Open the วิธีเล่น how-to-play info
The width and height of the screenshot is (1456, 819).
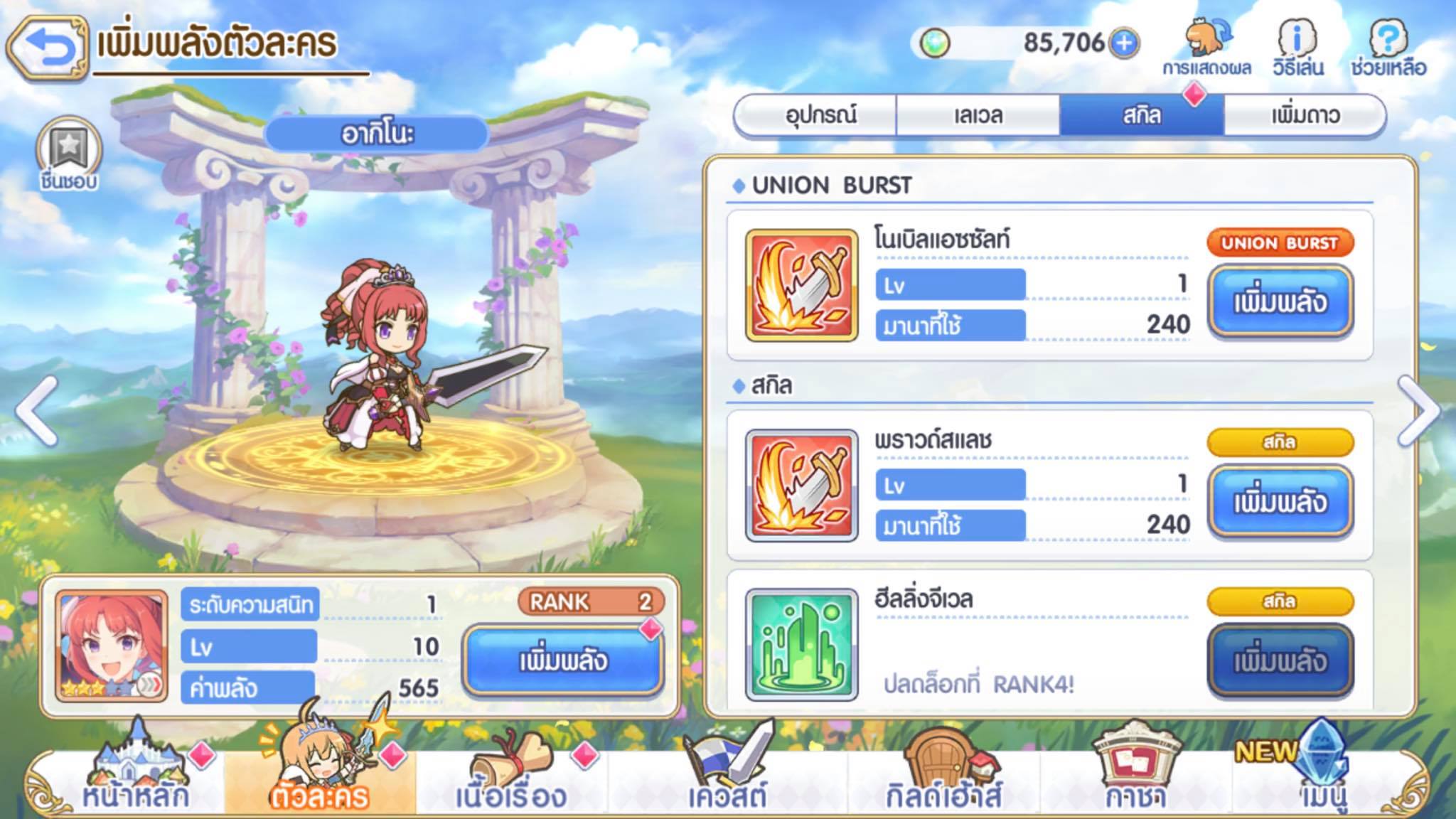coord(1297,48)
